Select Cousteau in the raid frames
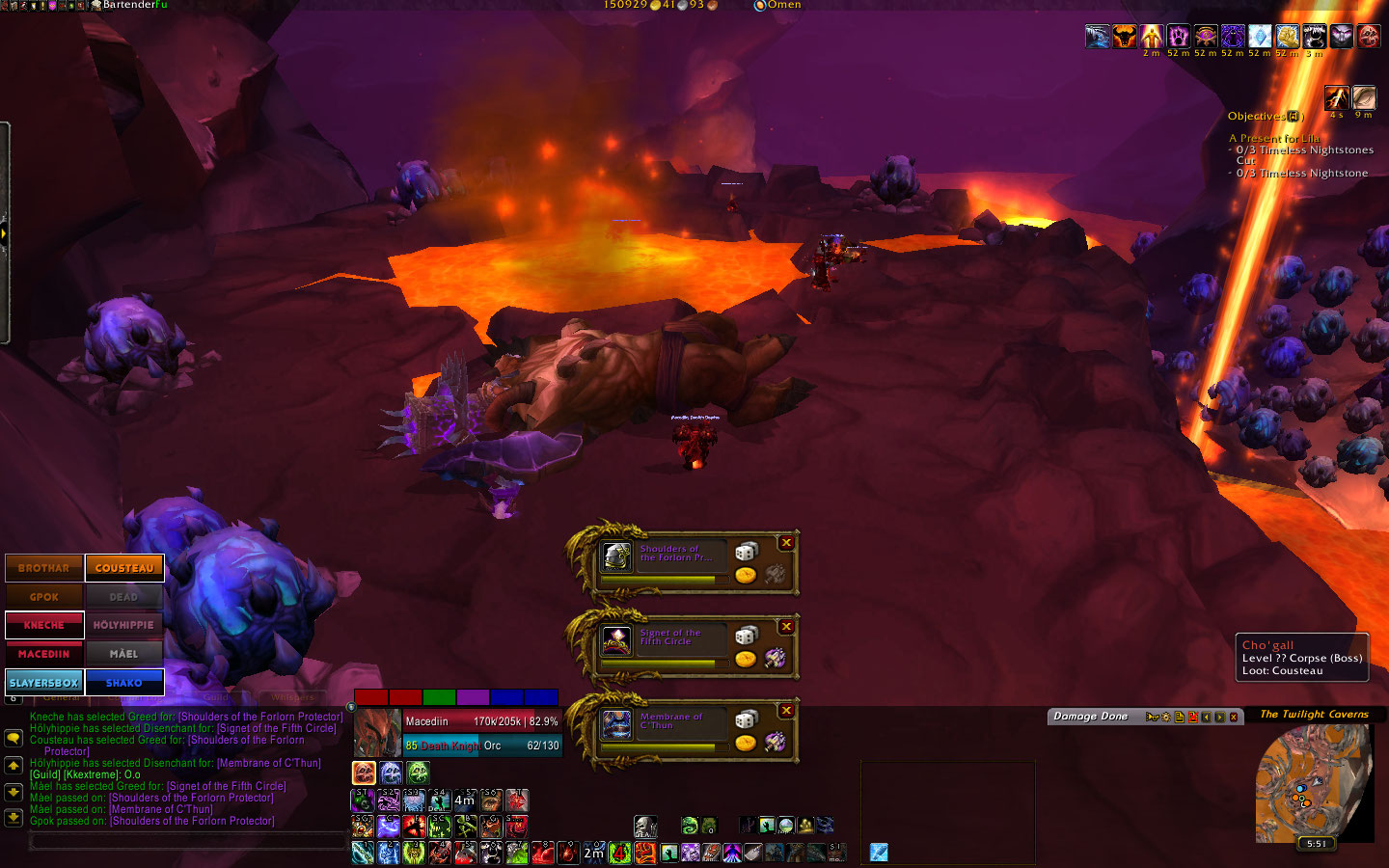The image size is (1389, 868). (x=124, y=568)
